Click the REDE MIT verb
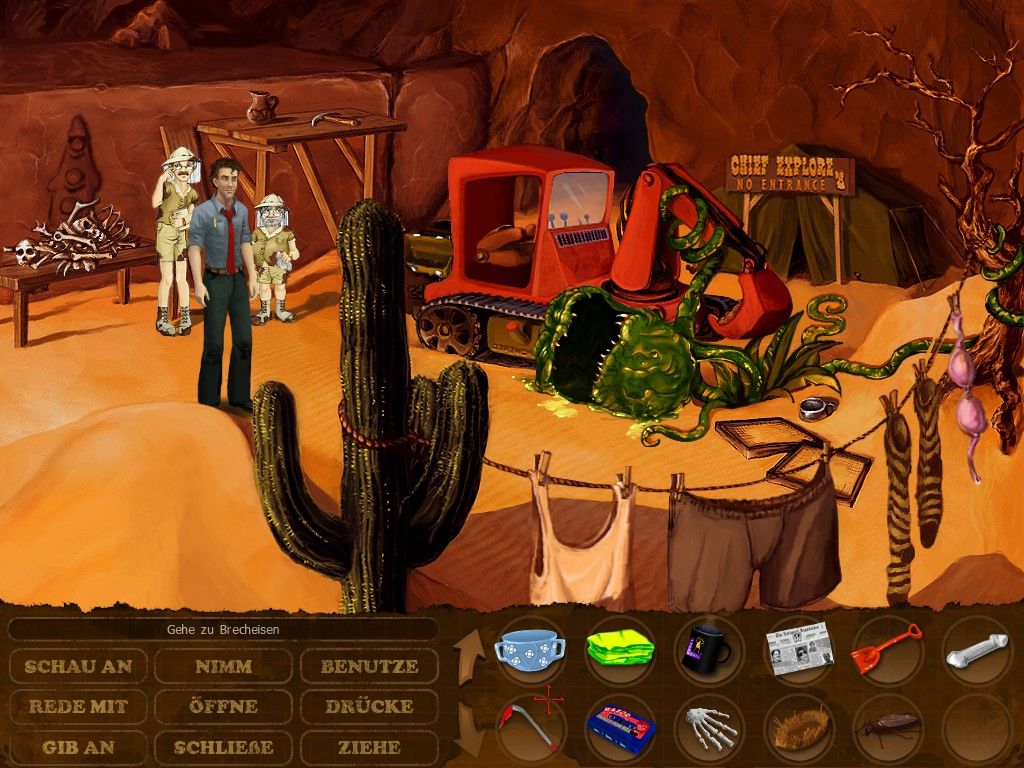 [x=78, y=706]
